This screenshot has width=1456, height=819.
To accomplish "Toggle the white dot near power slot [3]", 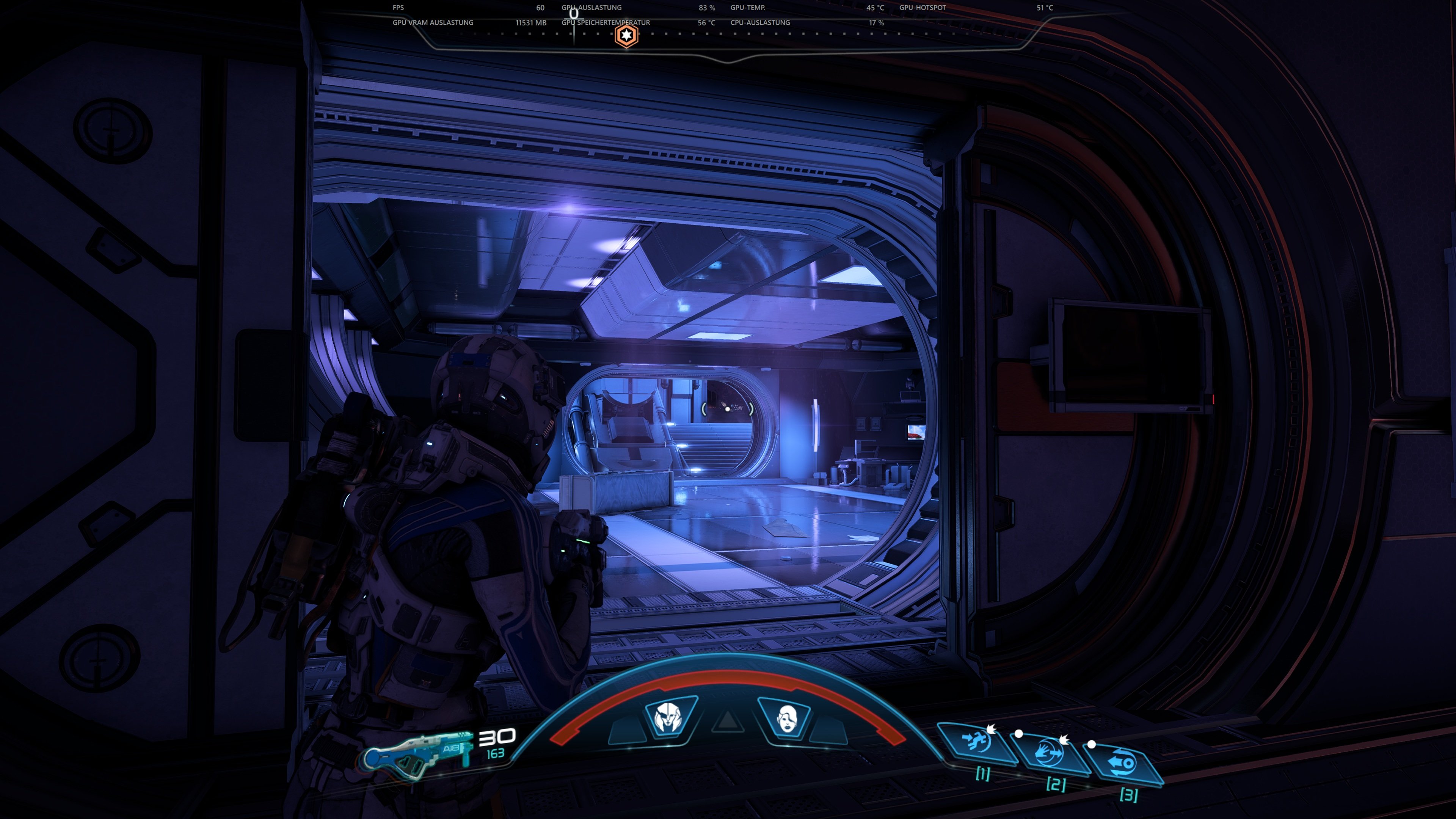I will tap(1092, 745).
